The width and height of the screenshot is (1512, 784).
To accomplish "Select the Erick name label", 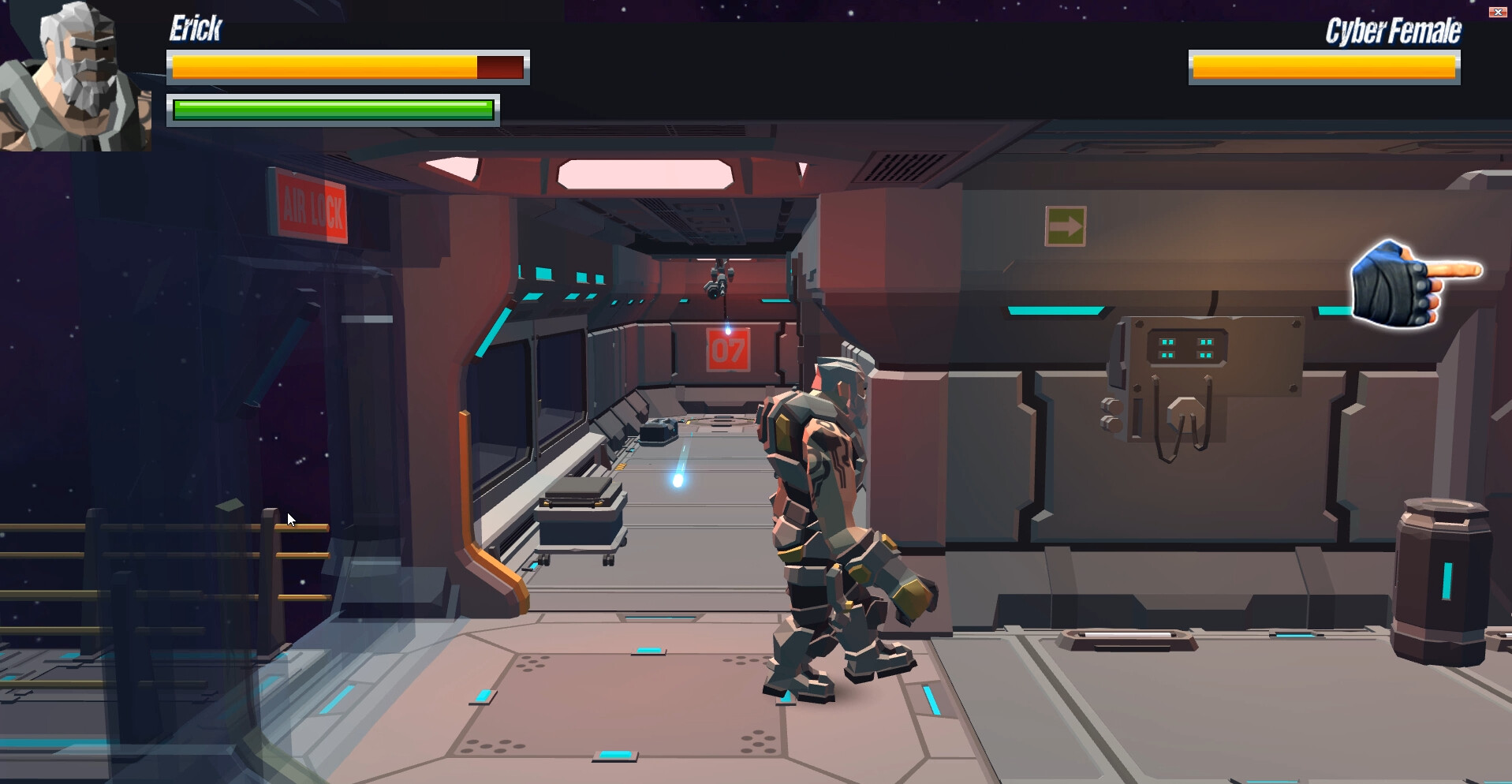I will click(194, 28).
